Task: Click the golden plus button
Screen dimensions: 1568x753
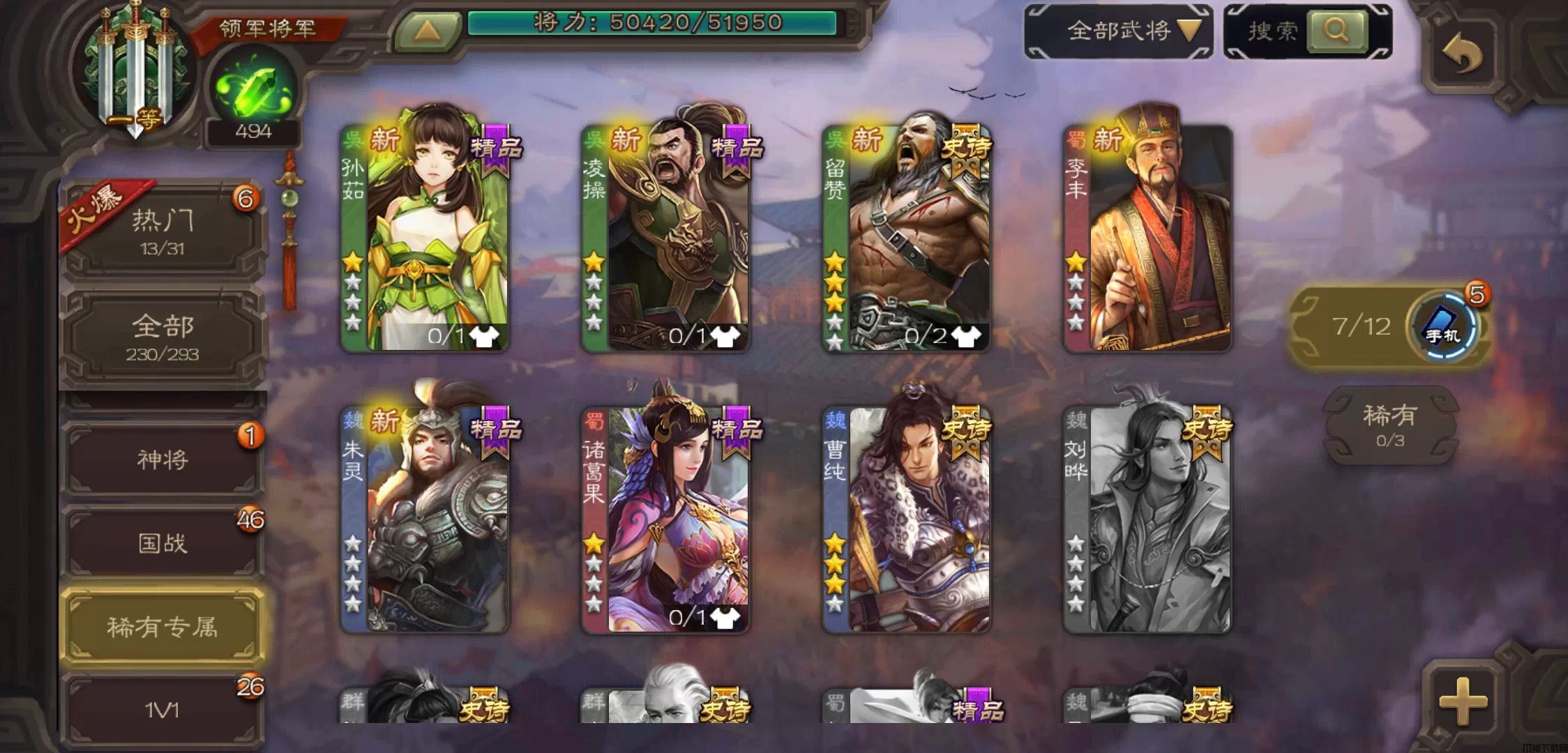Action: tap(1462, 700)
